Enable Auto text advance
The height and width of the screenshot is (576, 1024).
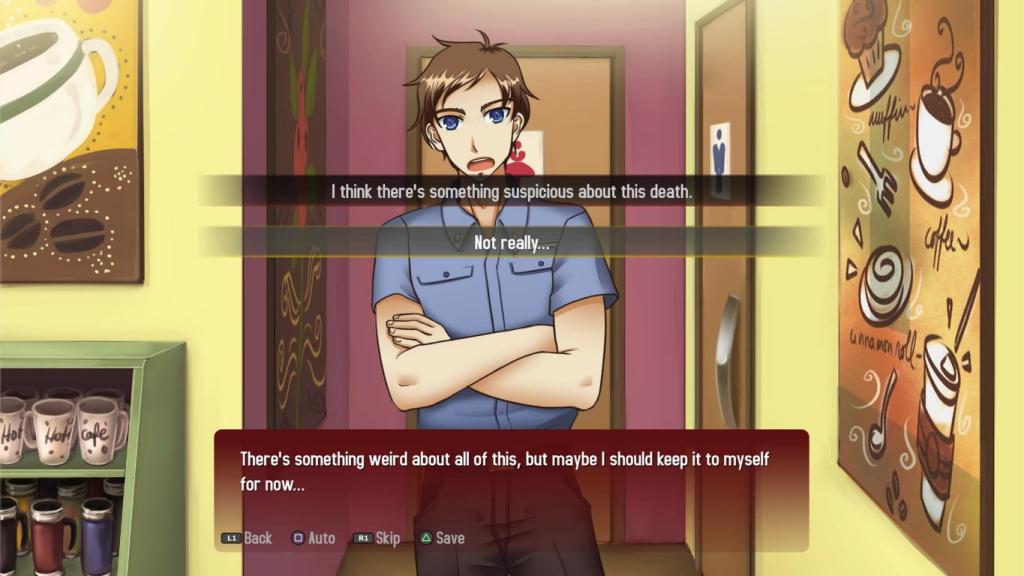[x=313, y=538]
